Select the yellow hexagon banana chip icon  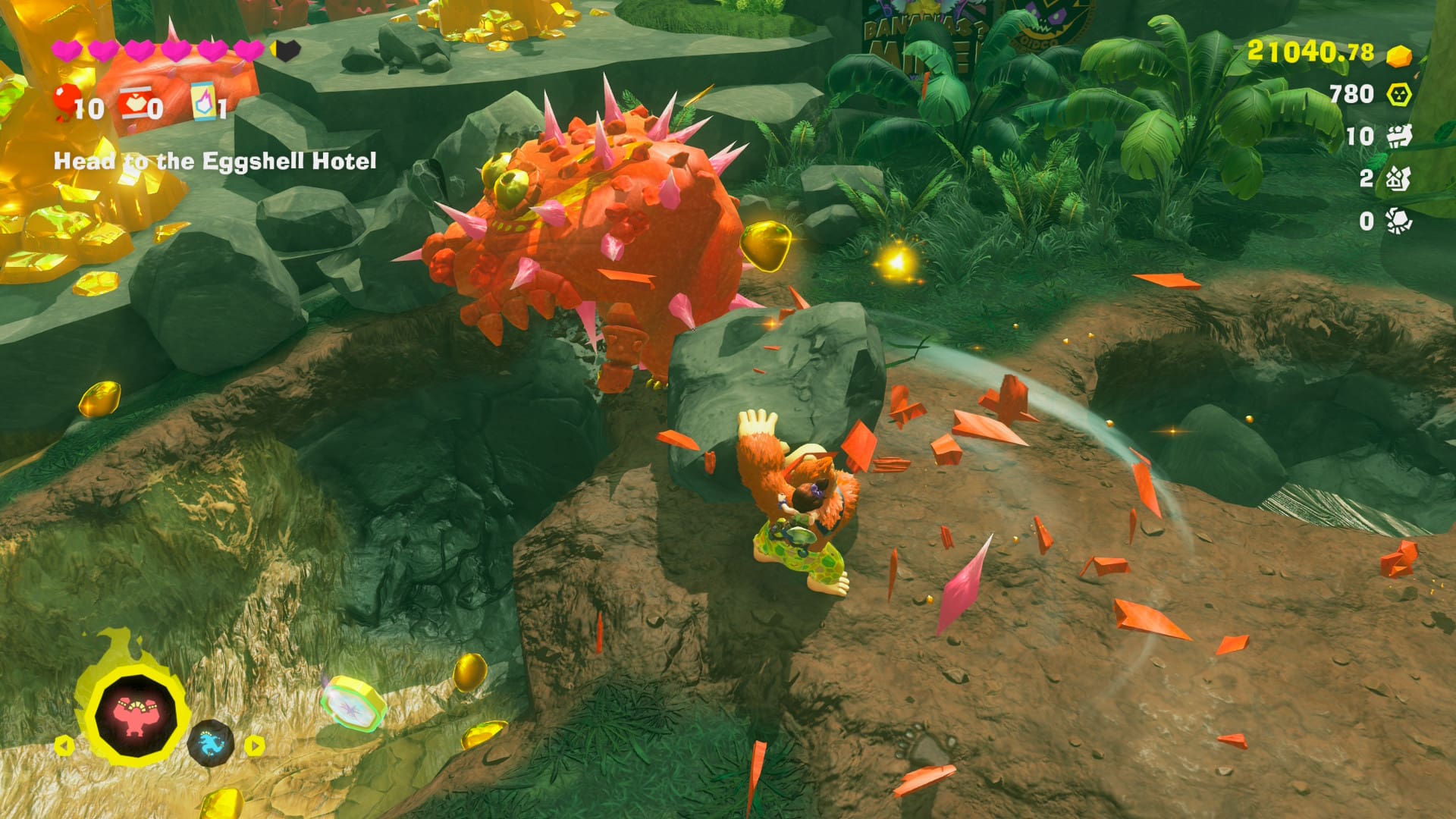tap(1398, 94)
